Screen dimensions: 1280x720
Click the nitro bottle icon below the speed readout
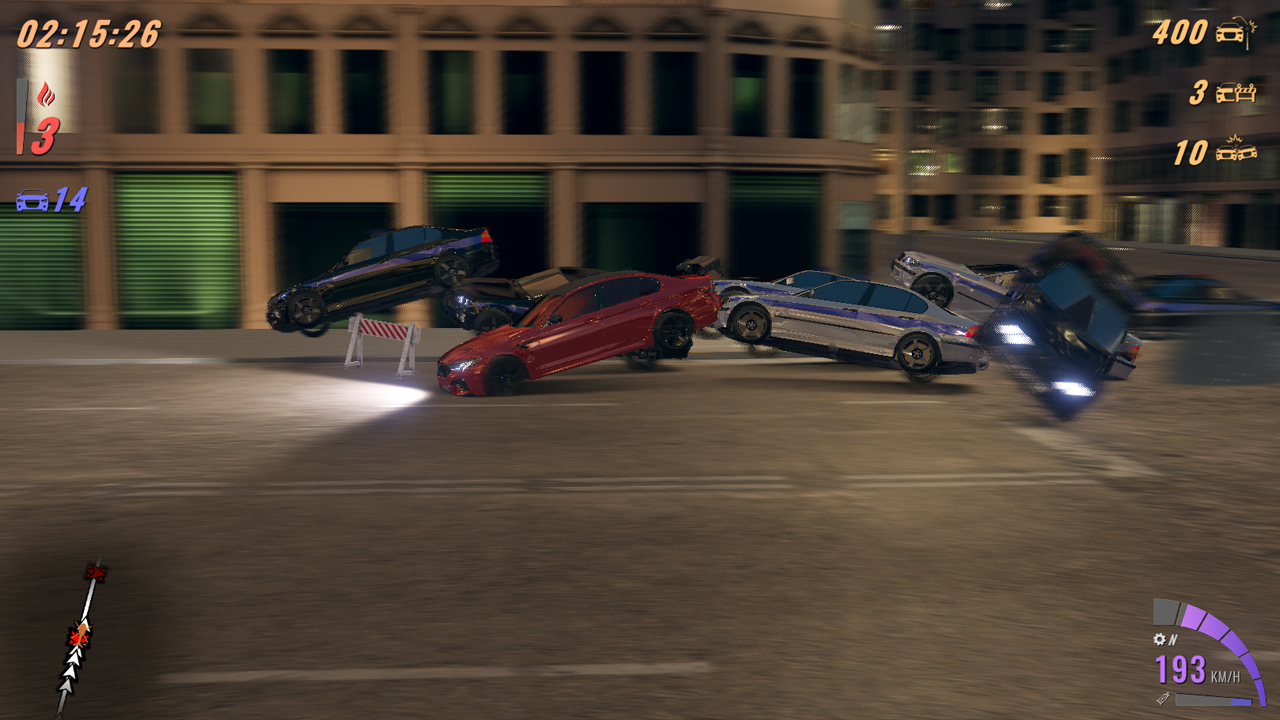(1164, 698)
